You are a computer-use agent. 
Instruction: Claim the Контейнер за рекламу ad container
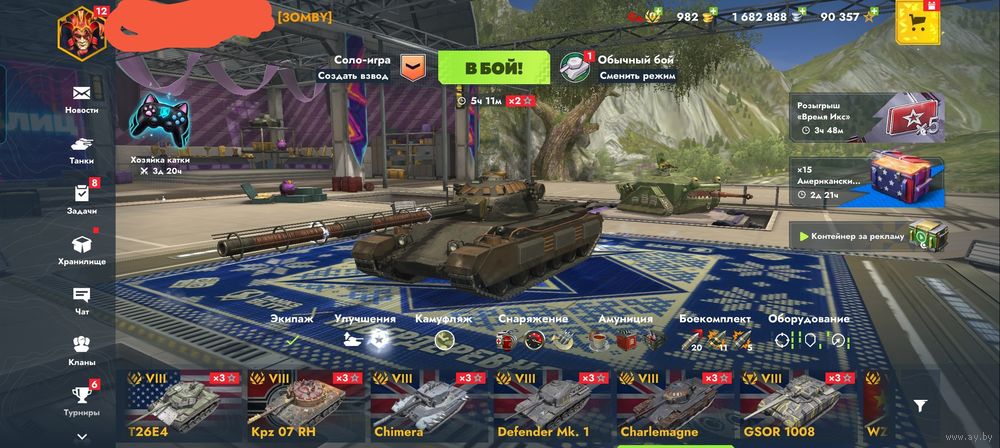pyautogui.click(x=868, y=236)
